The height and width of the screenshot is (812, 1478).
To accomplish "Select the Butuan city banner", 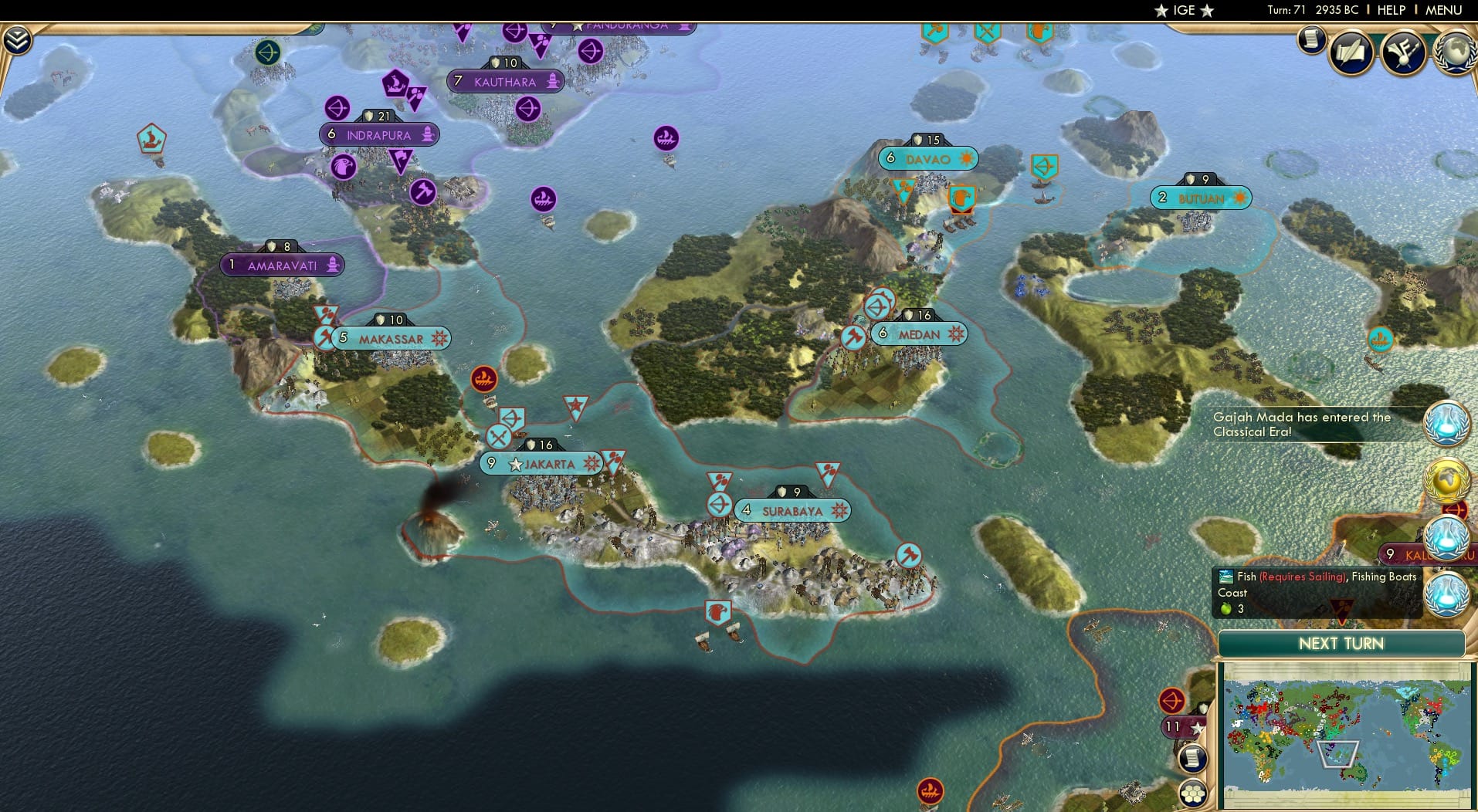I will pyautogui.click(x=1202, y=198).
